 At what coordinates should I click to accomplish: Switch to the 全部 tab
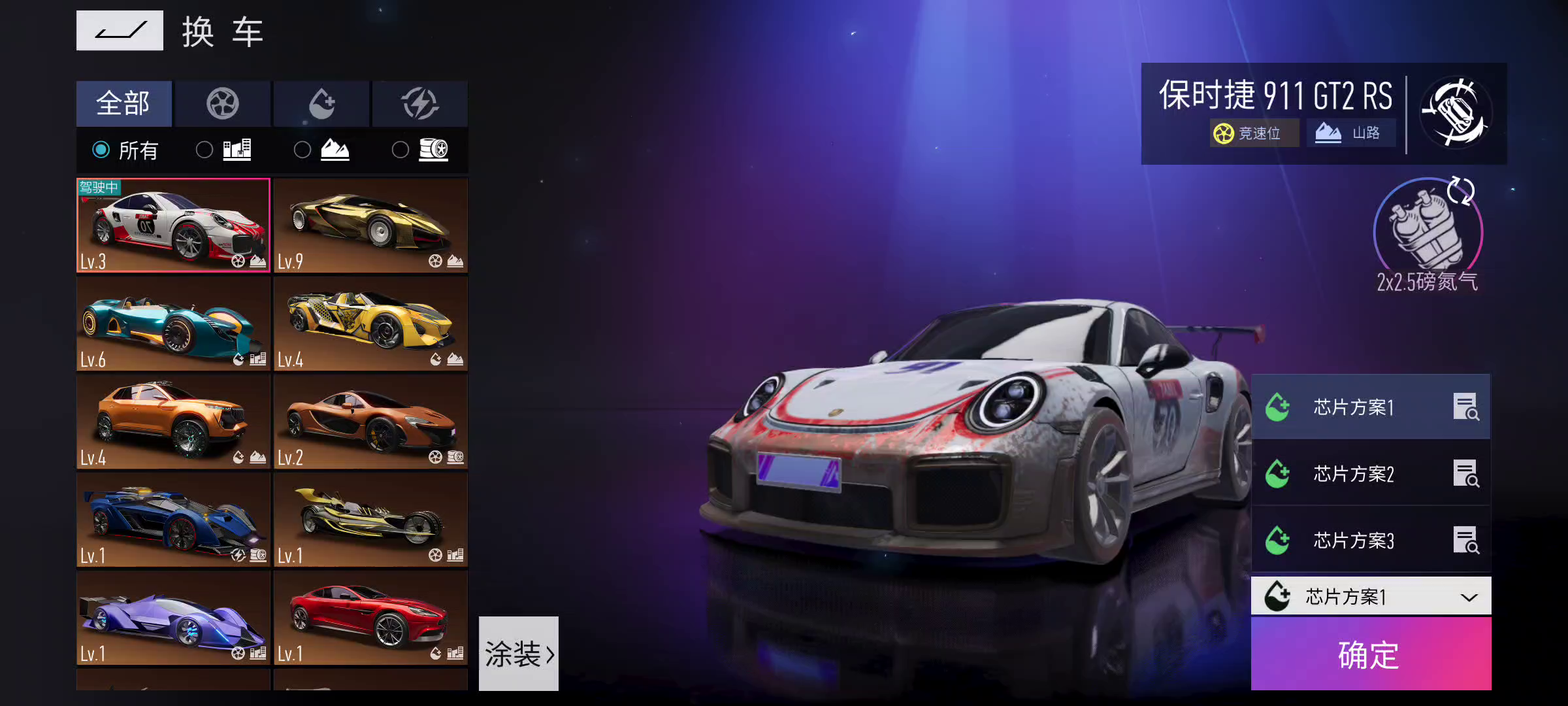click(124, 103)
